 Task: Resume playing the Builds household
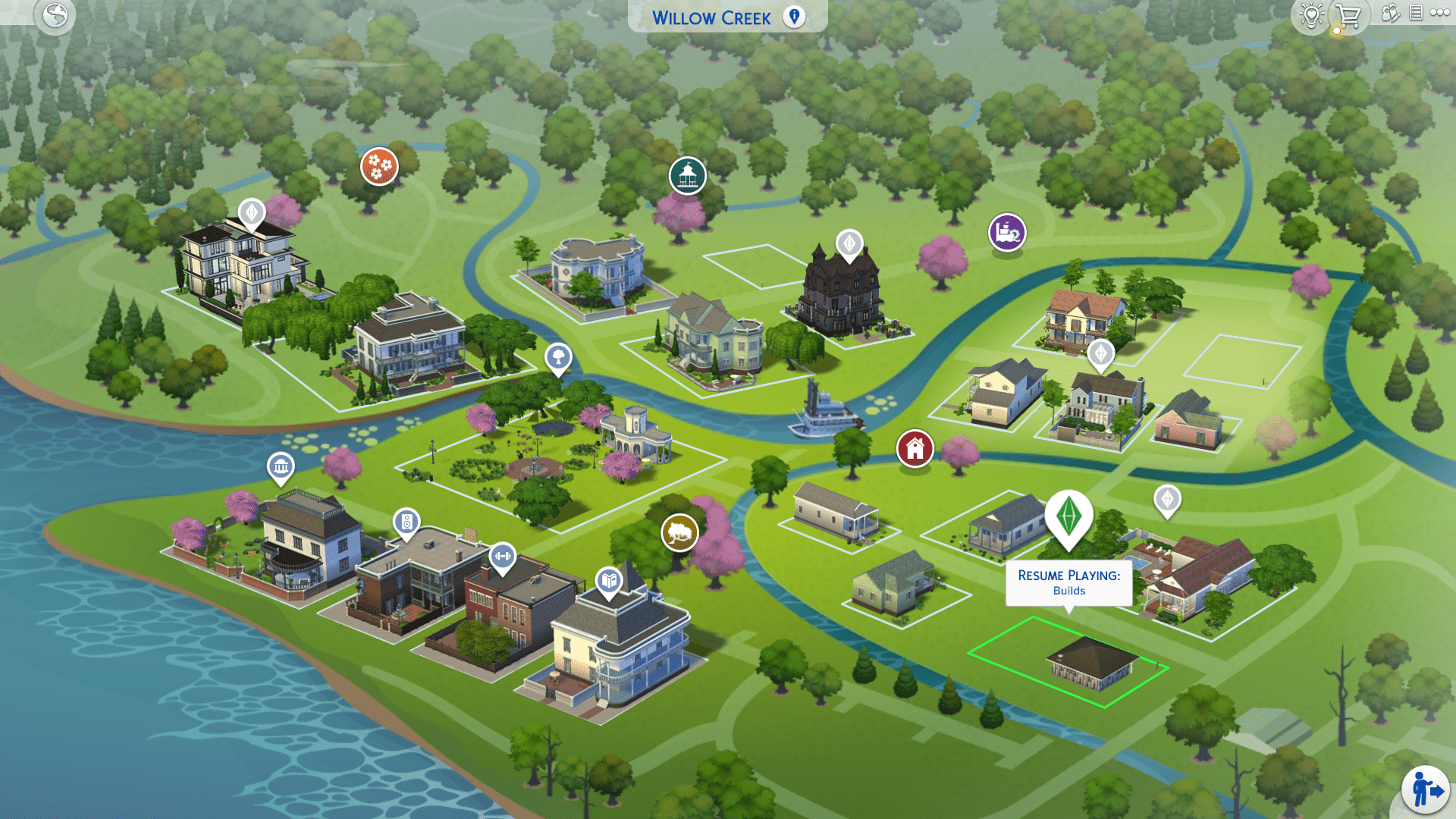point(1068,582)
